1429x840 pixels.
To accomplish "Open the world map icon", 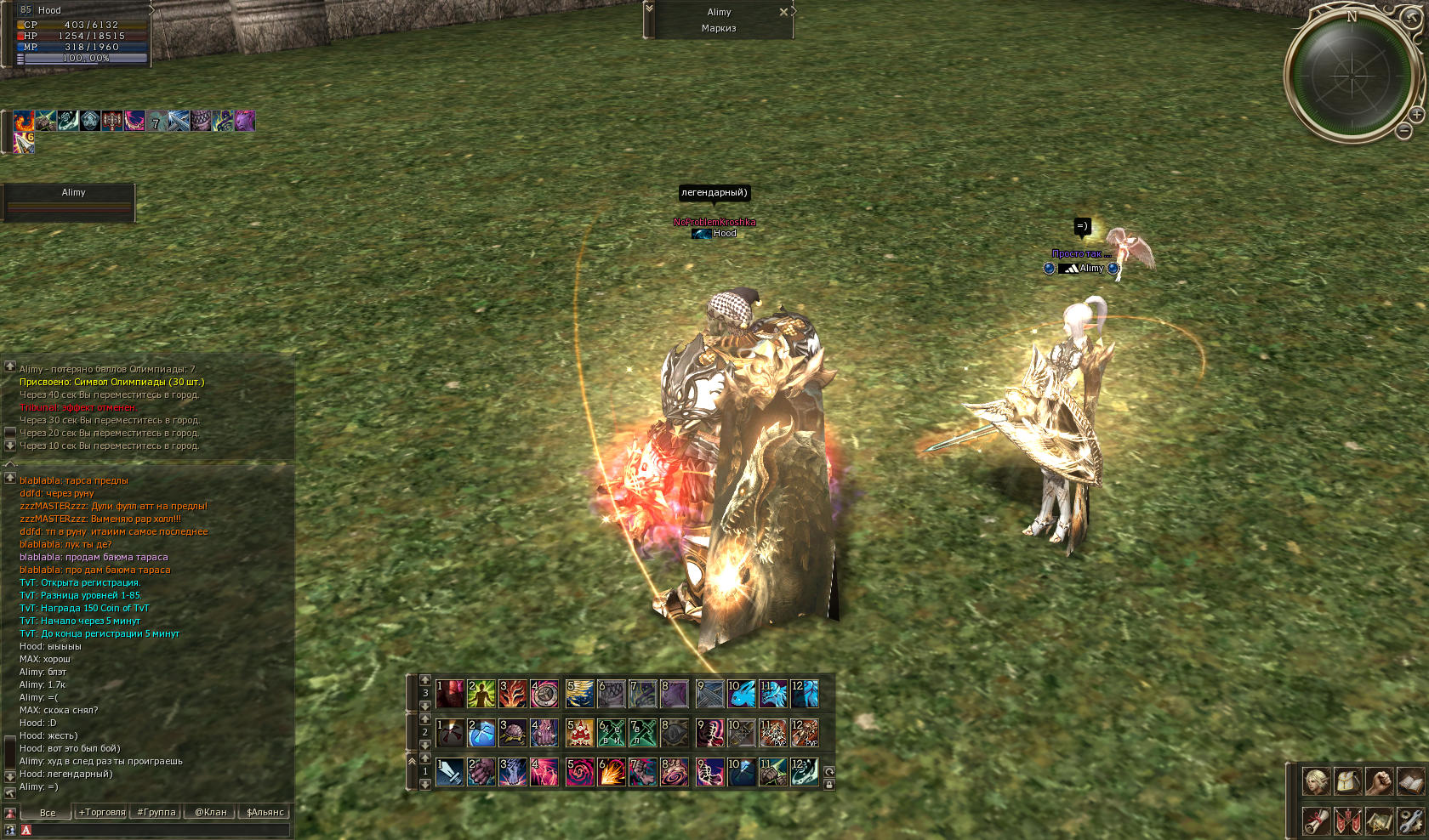I will click(x=1379, y=820).
